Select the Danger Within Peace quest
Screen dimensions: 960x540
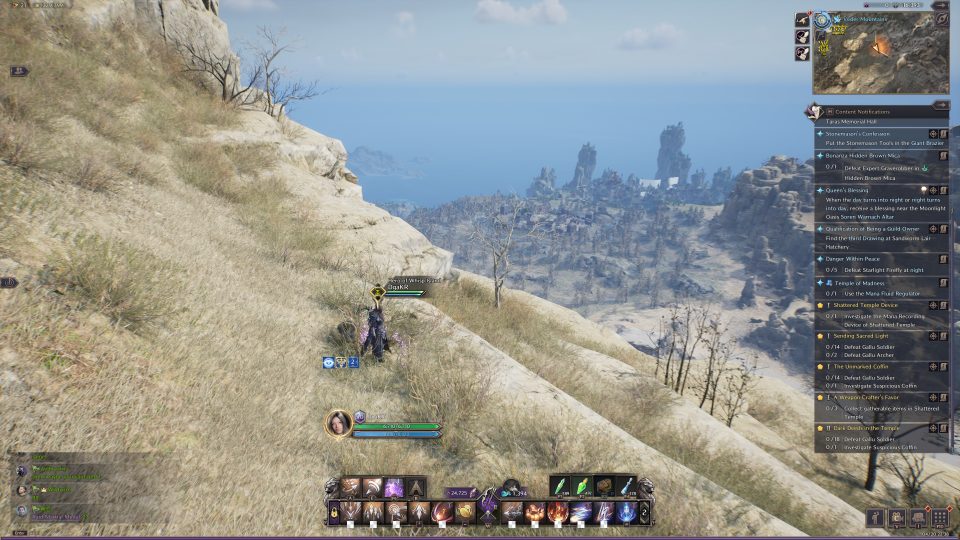(x=851, y=259)
